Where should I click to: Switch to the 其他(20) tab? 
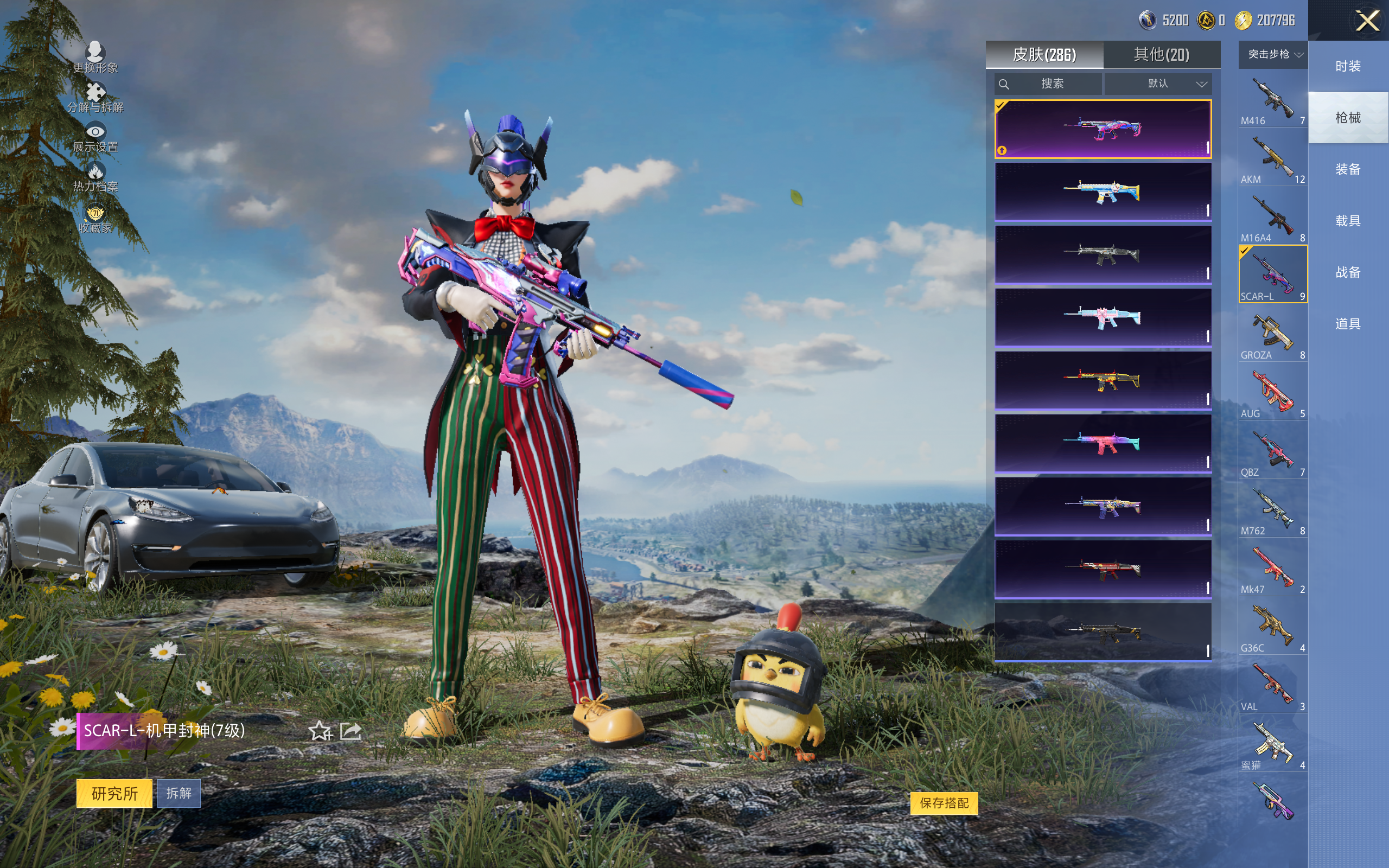pos(1161,55)
